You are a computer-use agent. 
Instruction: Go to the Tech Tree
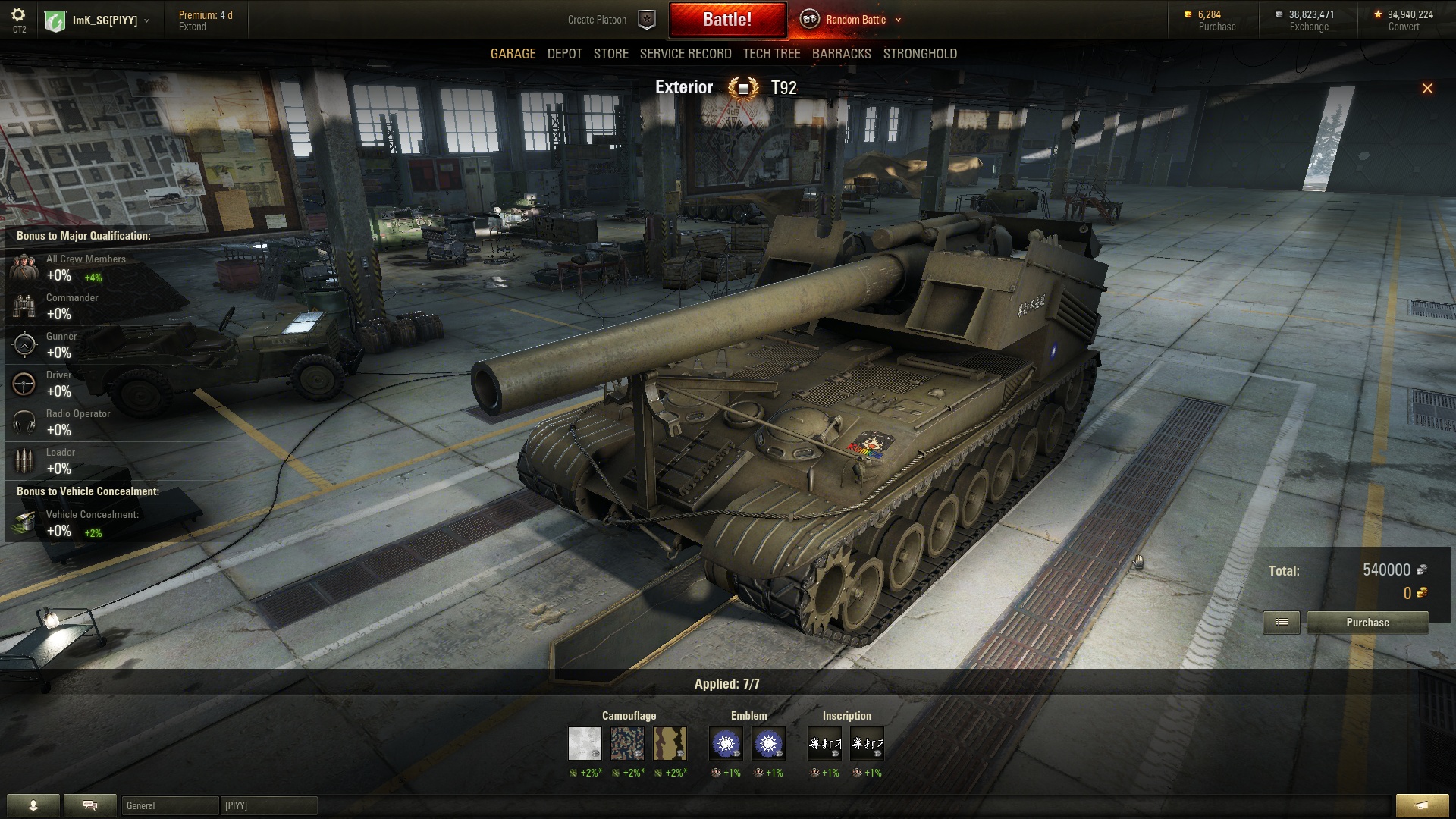tap(771, 54)
